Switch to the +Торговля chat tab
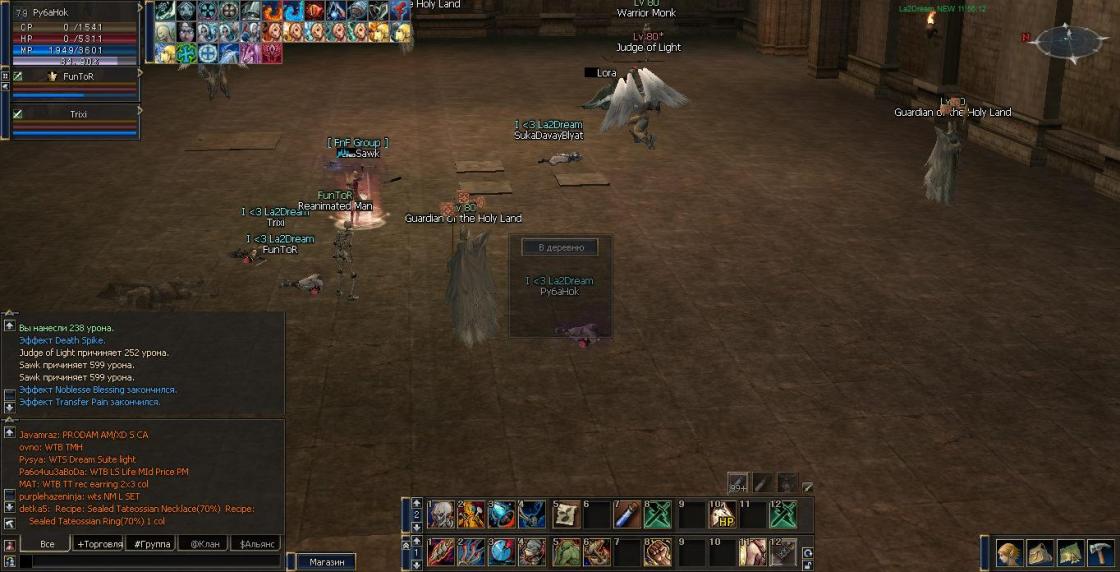 tap(99, 544)
